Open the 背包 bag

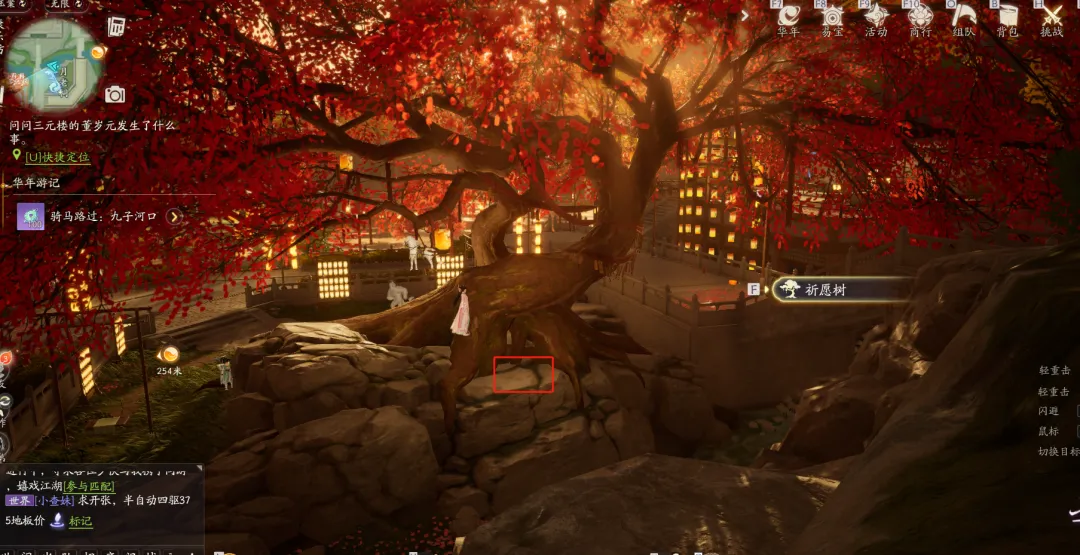pyautogui.click(x=1007, y=17)
